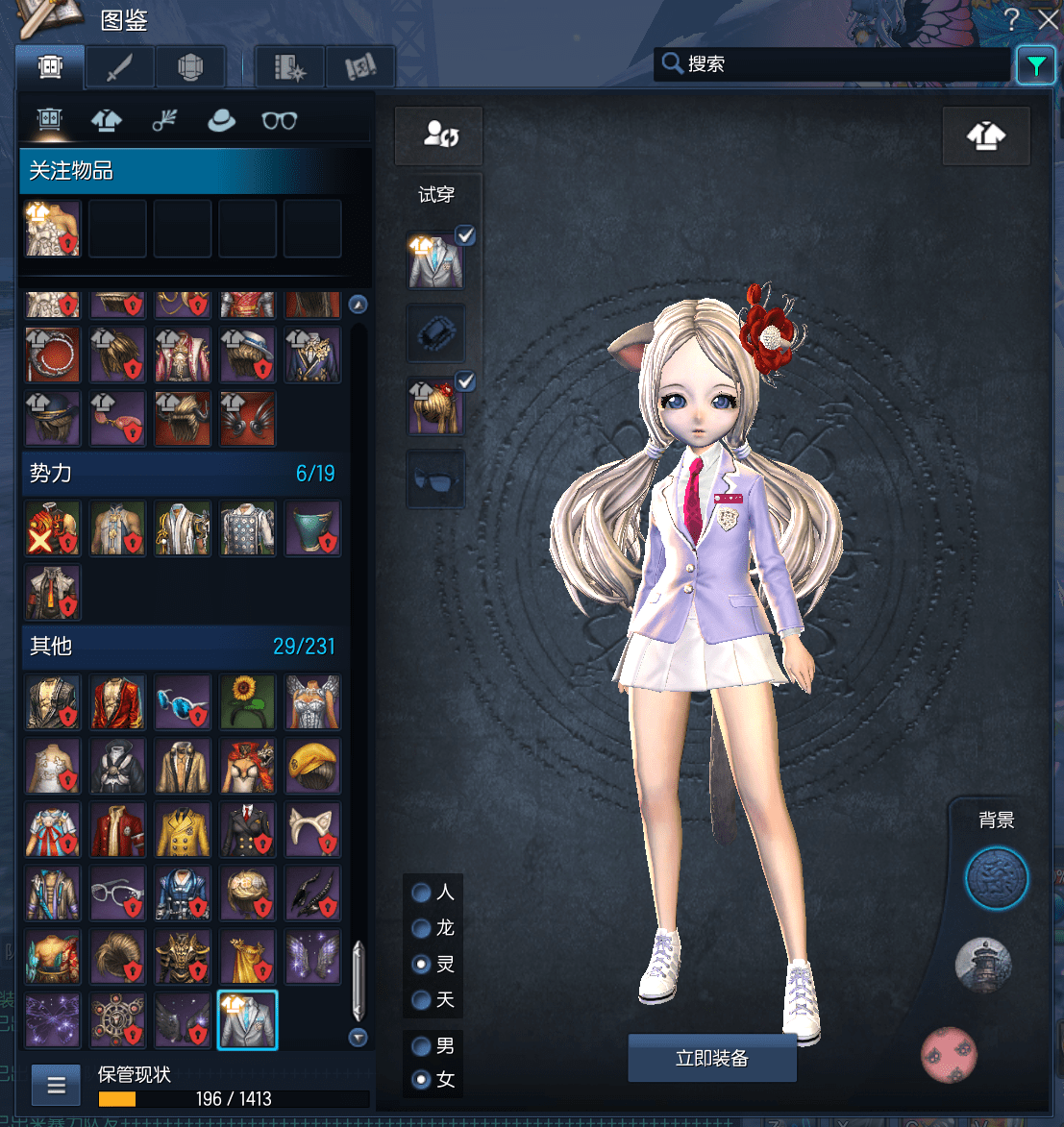Choose the pink paw-print background
Viewport: 1064px width, 1127px height.
click(x=949, y=1054)
